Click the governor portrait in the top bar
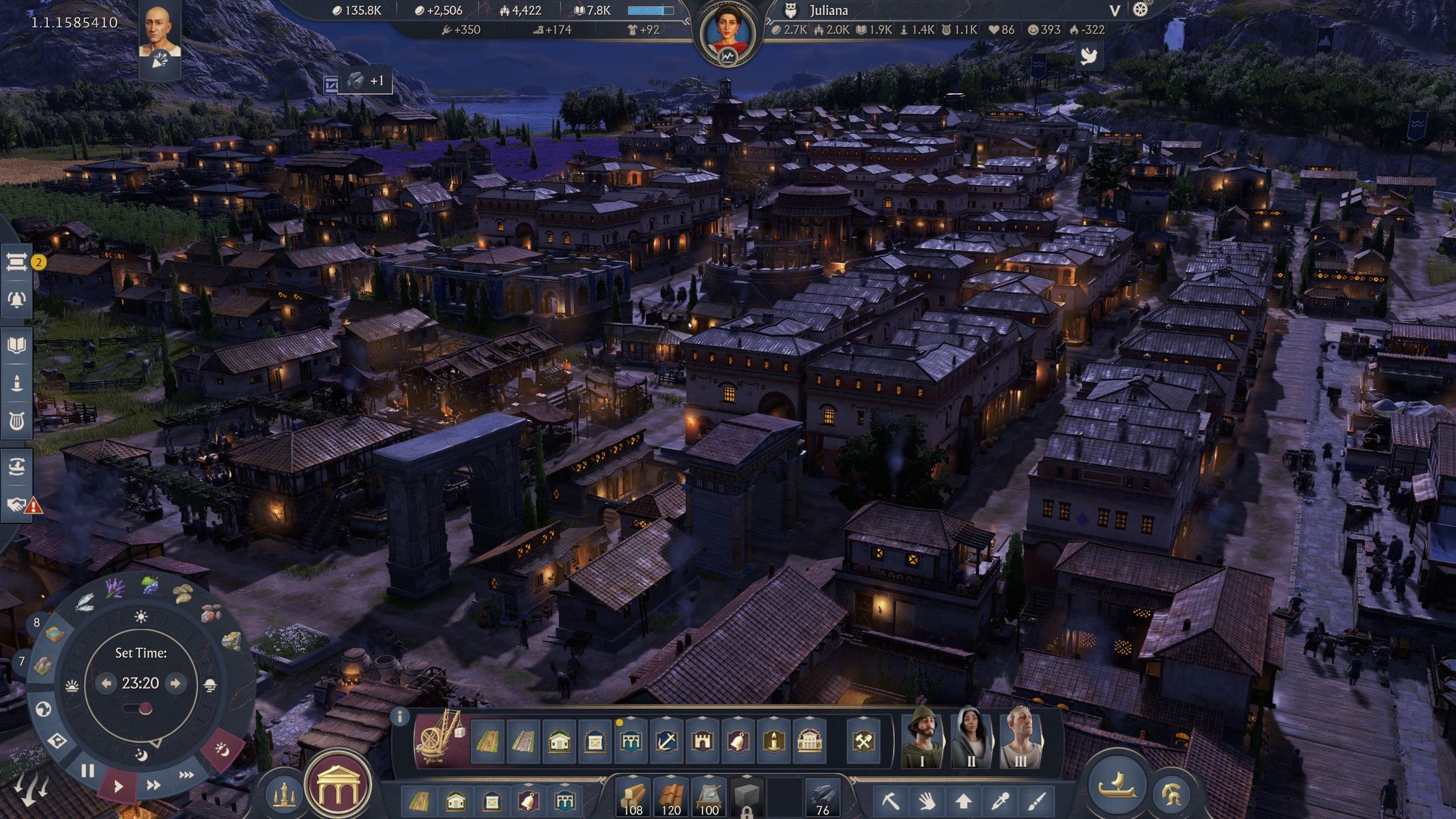Viewport: 1456px width, 819px height. point(728,35)
